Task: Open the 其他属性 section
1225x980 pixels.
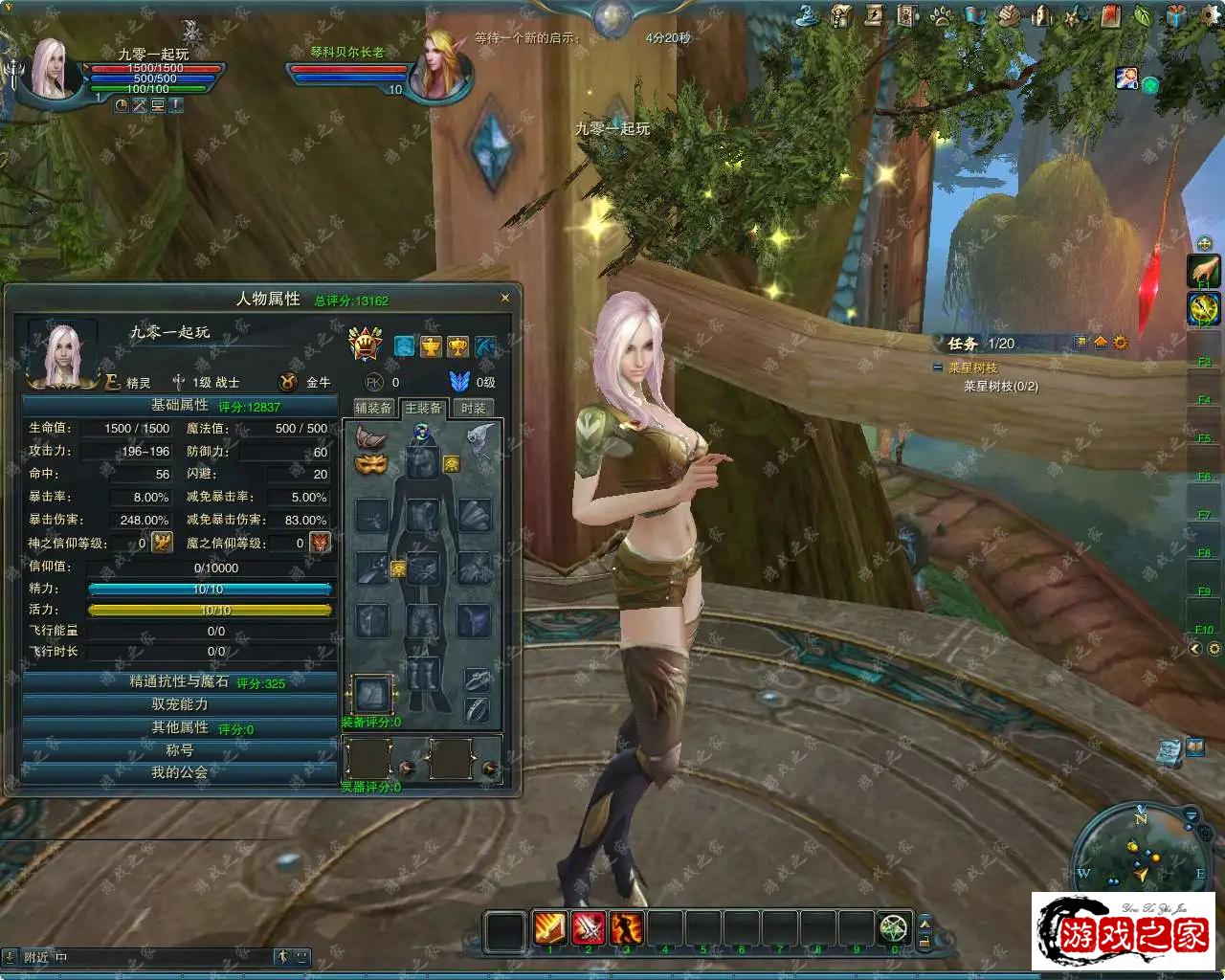Action: pyautogui.click(x=180, y=727)
